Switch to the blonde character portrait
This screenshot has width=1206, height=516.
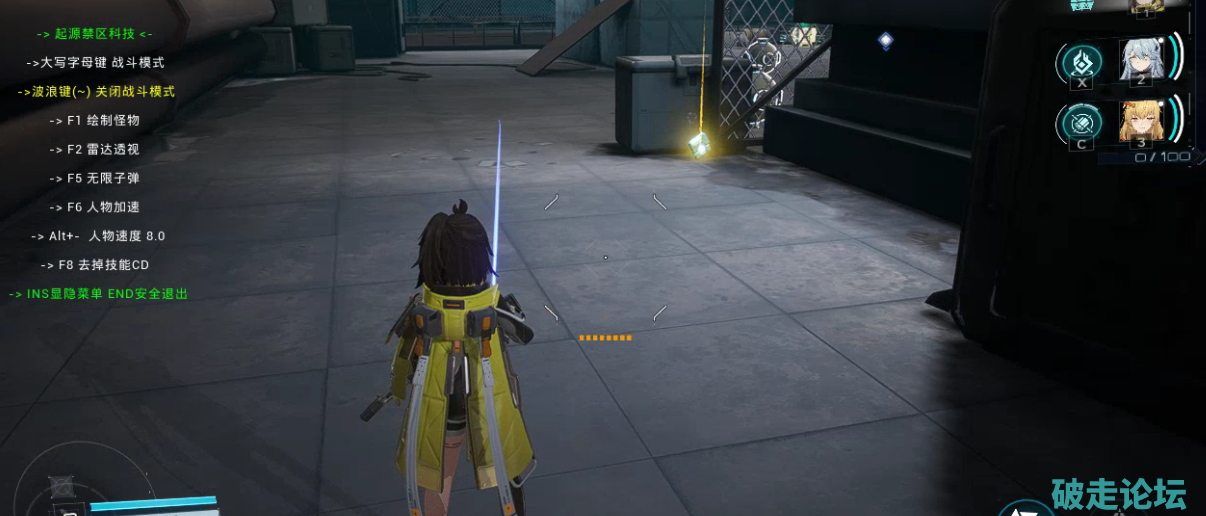coord(1141,121)
